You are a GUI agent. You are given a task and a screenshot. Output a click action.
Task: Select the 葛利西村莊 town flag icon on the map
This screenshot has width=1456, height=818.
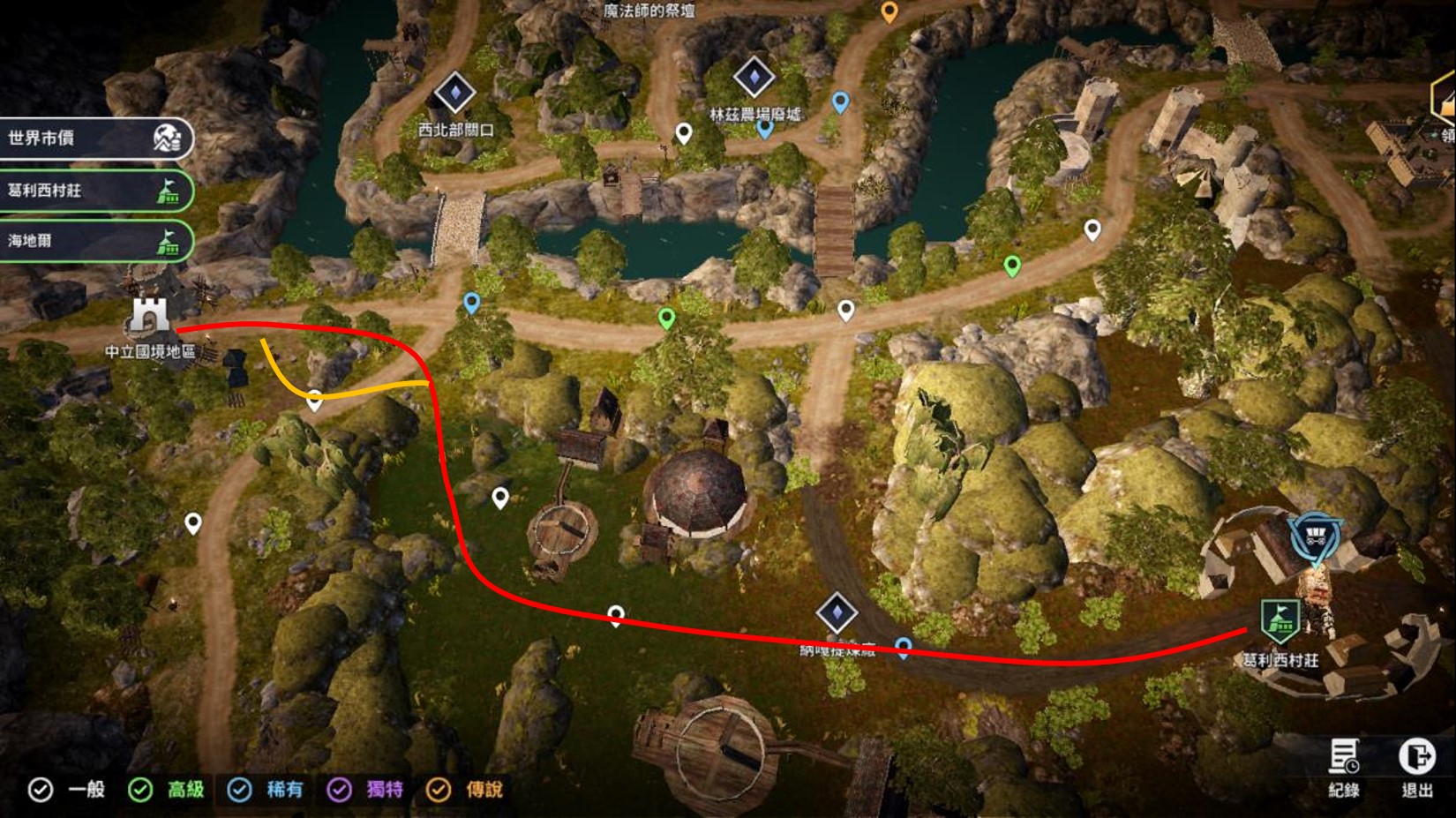(x=1279, y=620)
